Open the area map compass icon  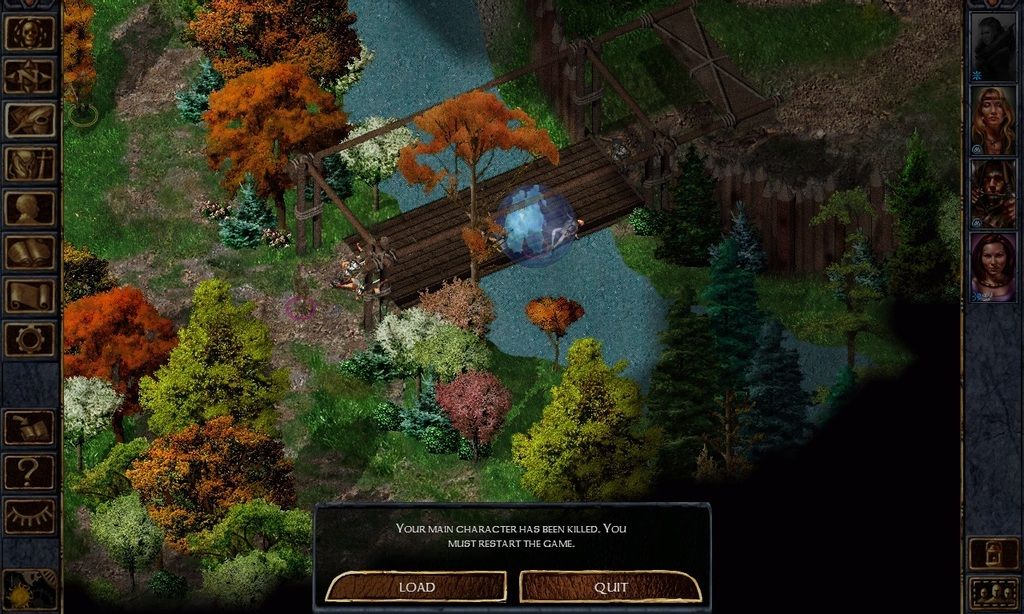(x=30, y=77)
